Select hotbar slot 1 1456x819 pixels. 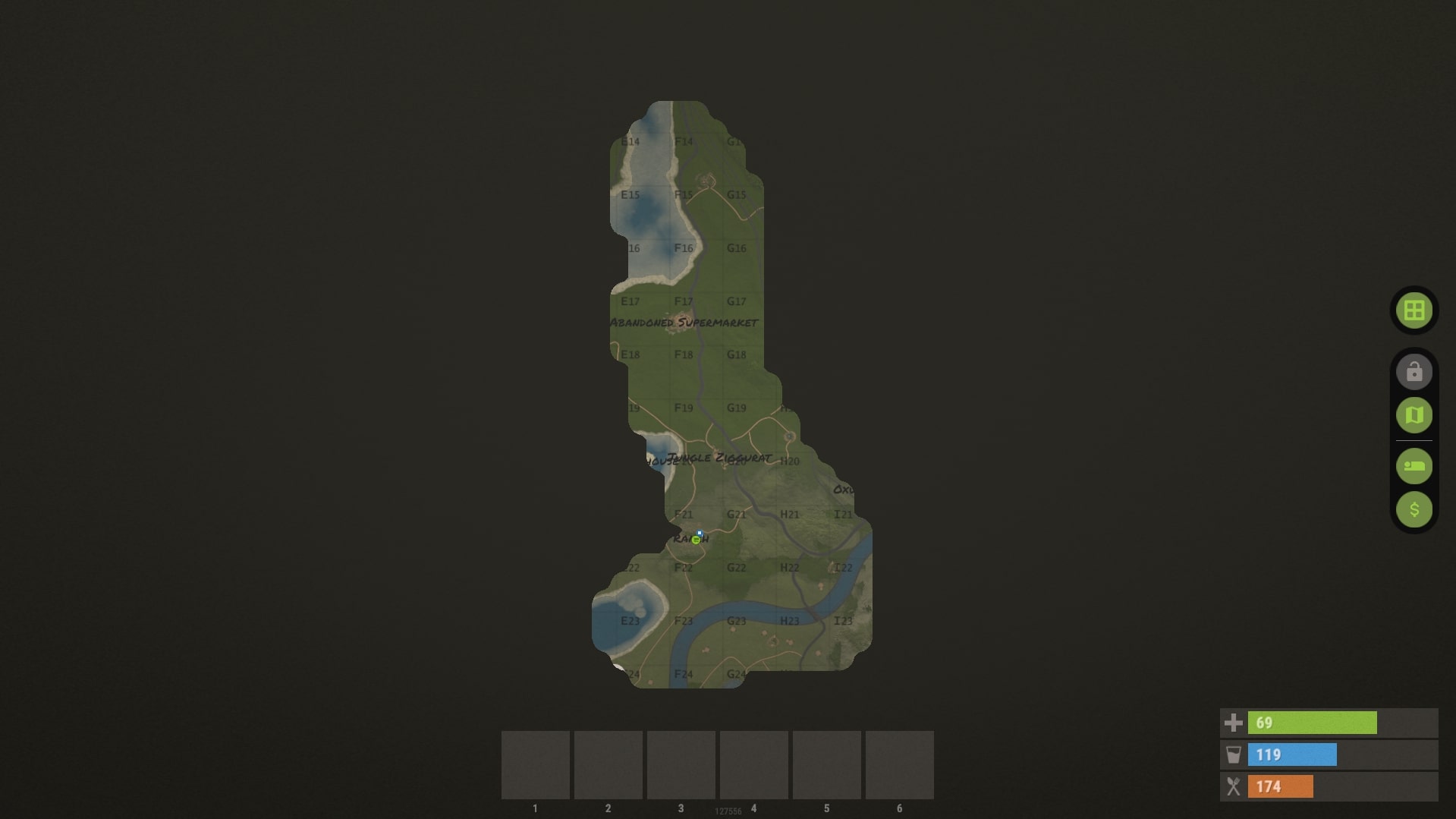[x=534, y=764]
